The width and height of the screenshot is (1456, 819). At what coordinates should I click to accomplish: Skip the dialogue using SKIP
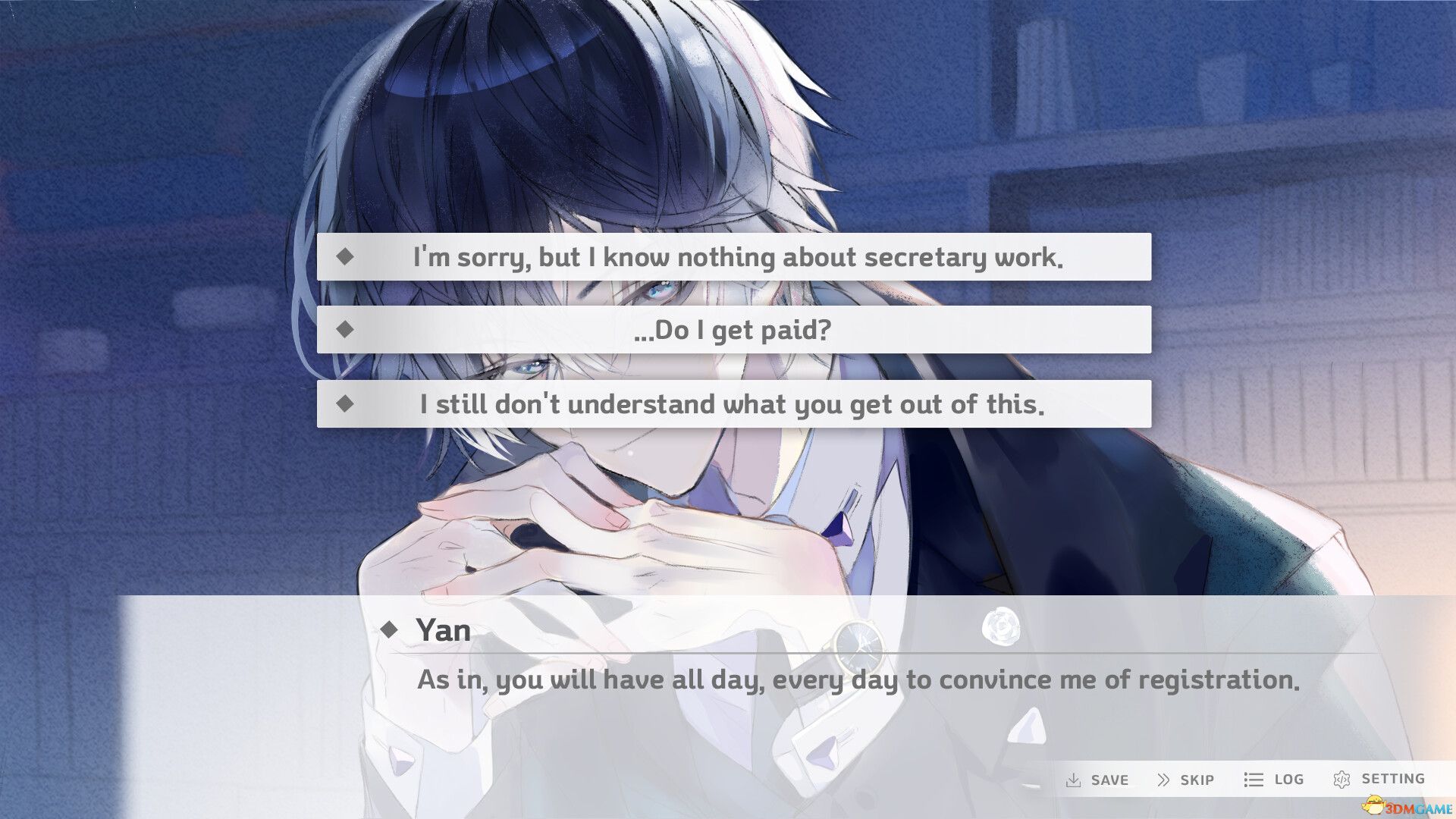1196,779
